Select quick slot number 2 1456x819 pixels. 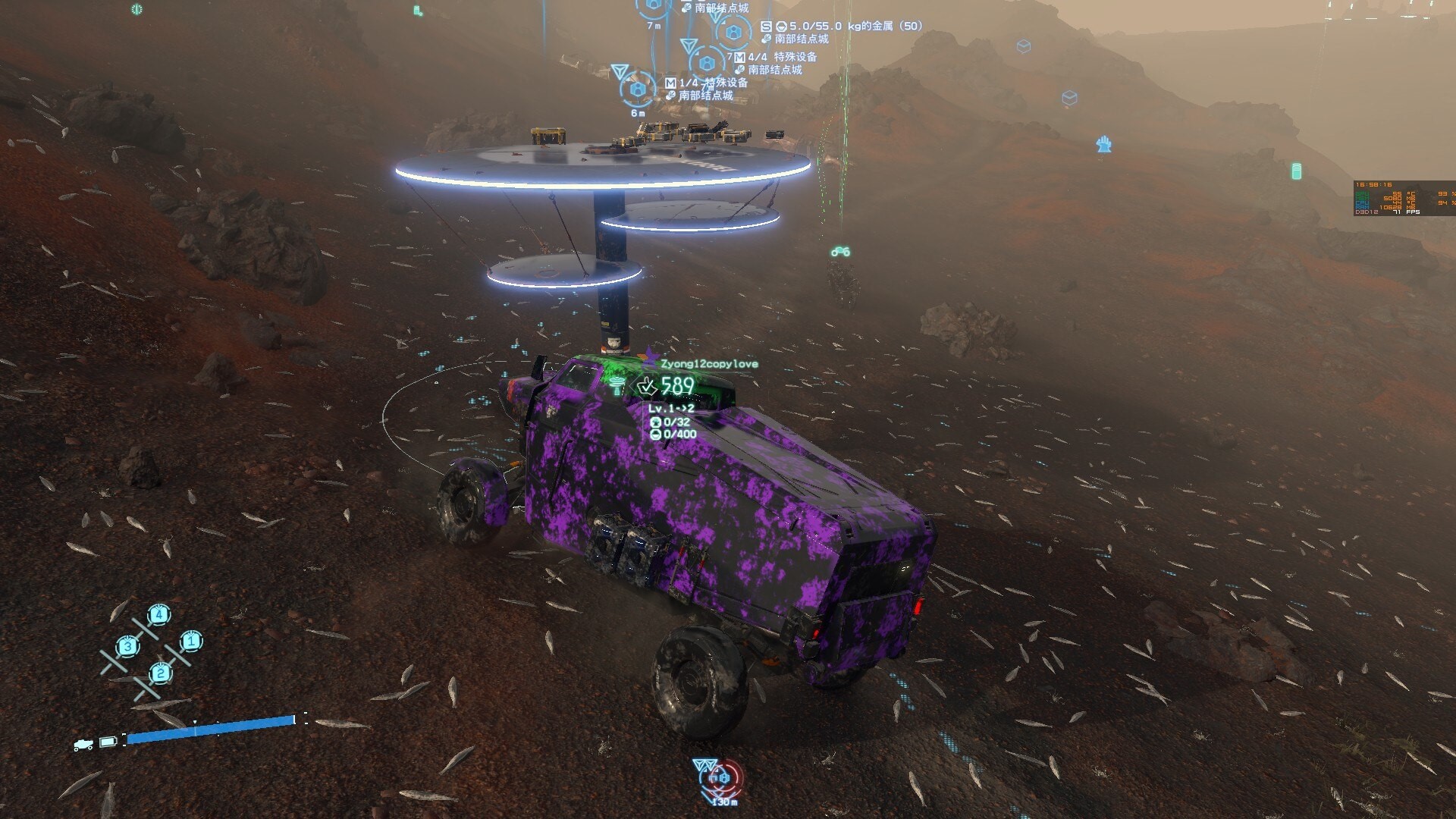click(160, 673)
